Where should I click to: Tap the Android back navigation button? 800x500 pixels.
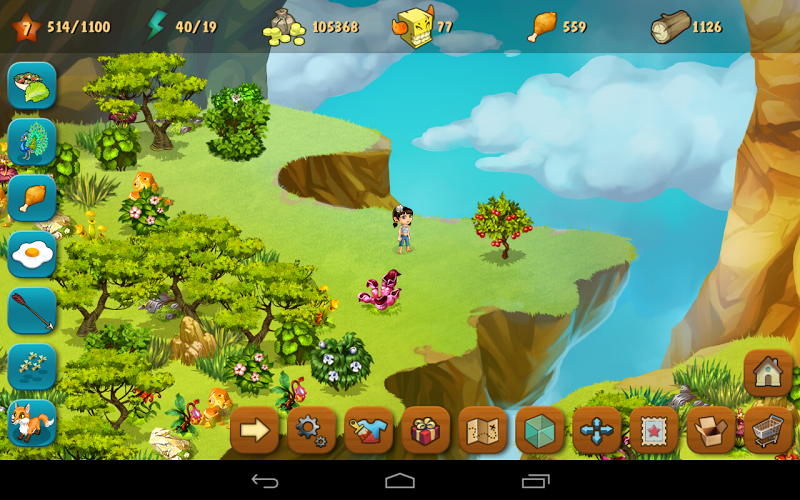point(265,481)
